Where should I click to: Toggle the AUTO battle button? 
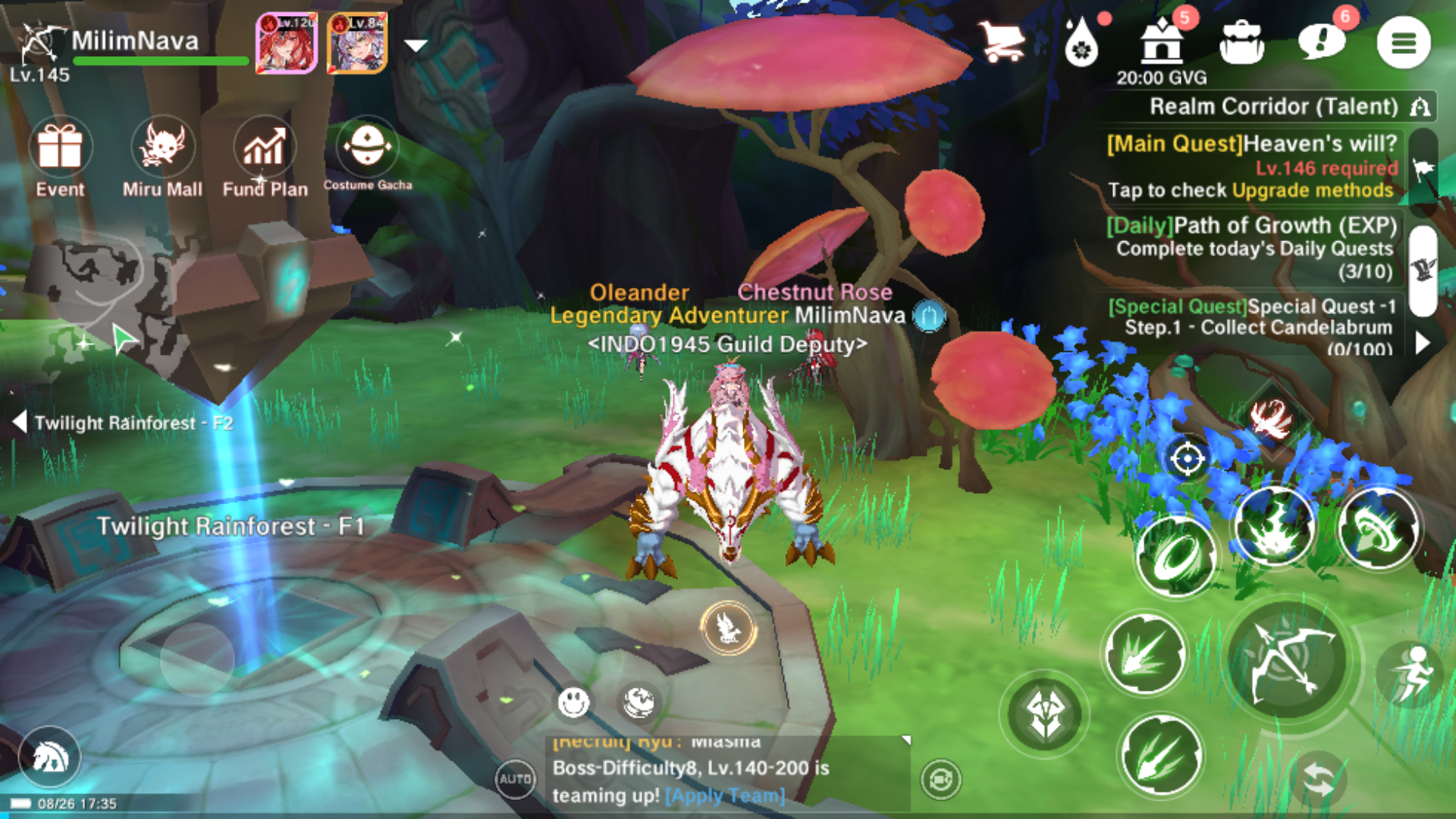(515, 779)
